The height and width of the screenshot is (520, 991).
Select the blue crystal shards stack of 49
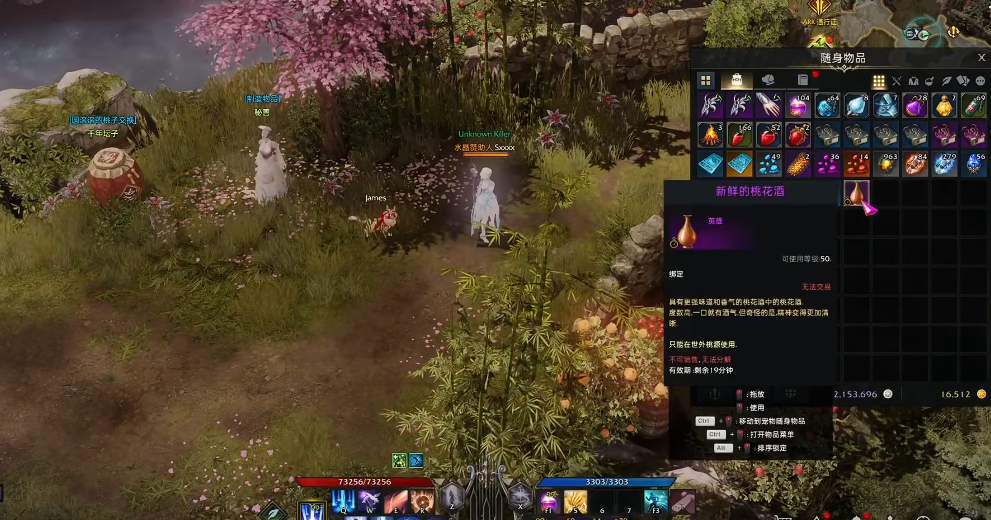click(x=769, y=164)
